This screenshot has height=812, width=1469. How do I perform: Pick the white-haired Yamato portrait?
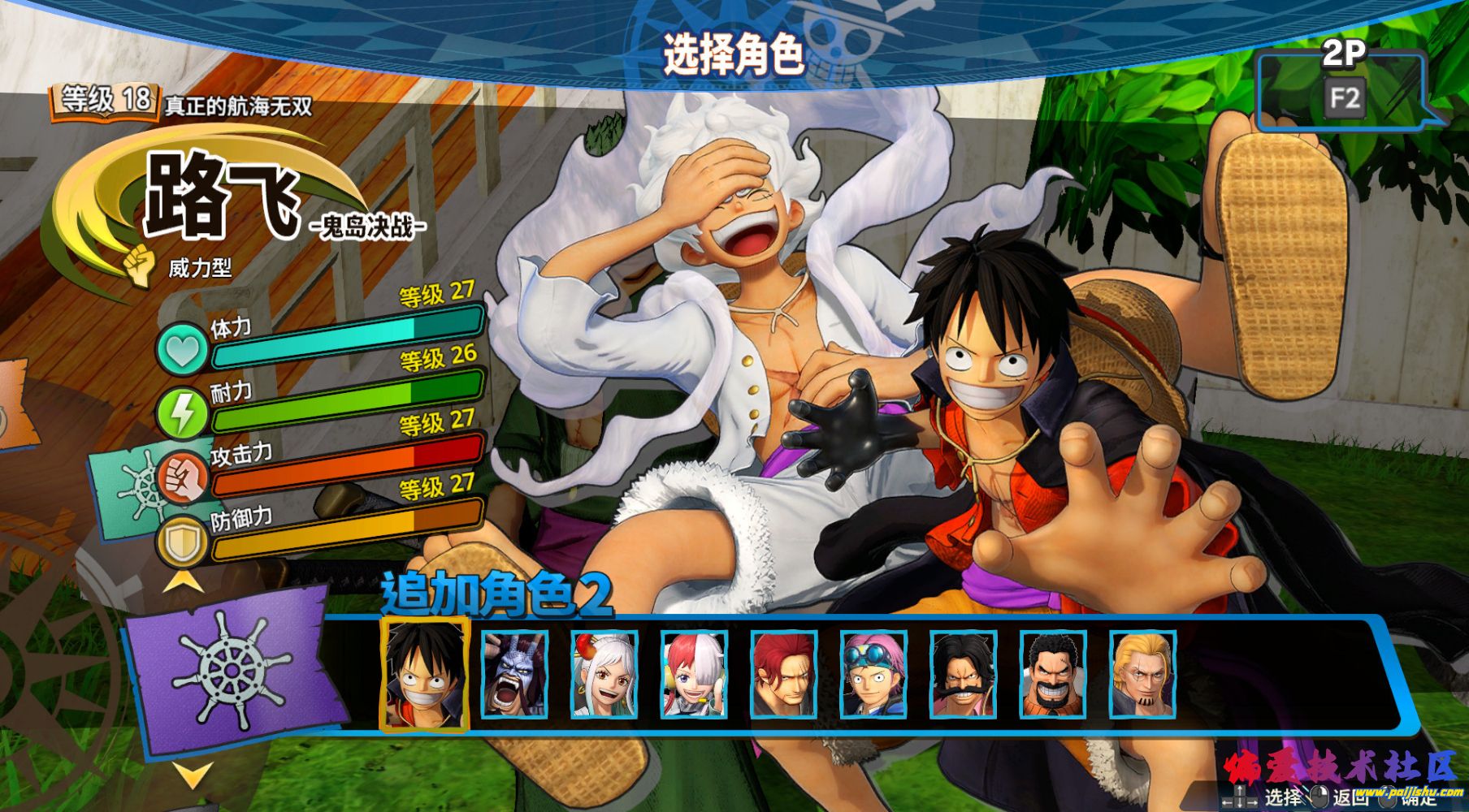604,675
